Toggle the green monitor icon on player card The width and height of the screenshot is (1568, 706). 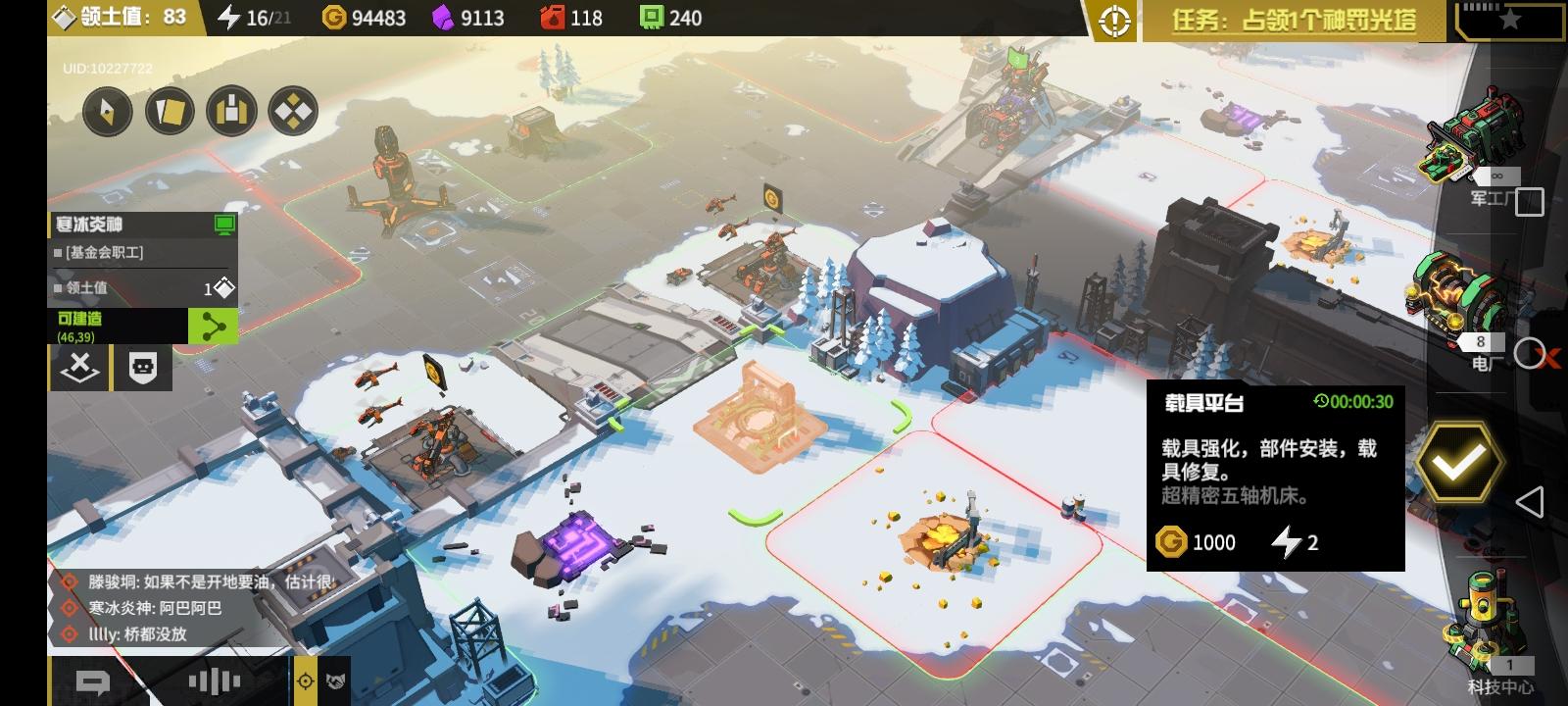[224, 225]
